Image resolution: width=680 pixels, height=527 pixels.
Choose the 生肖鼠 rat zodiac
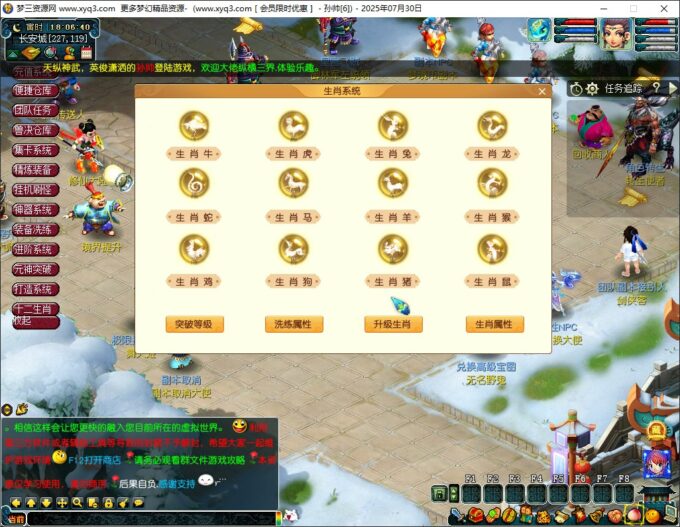pyautogui.click(x=492, y=249)
